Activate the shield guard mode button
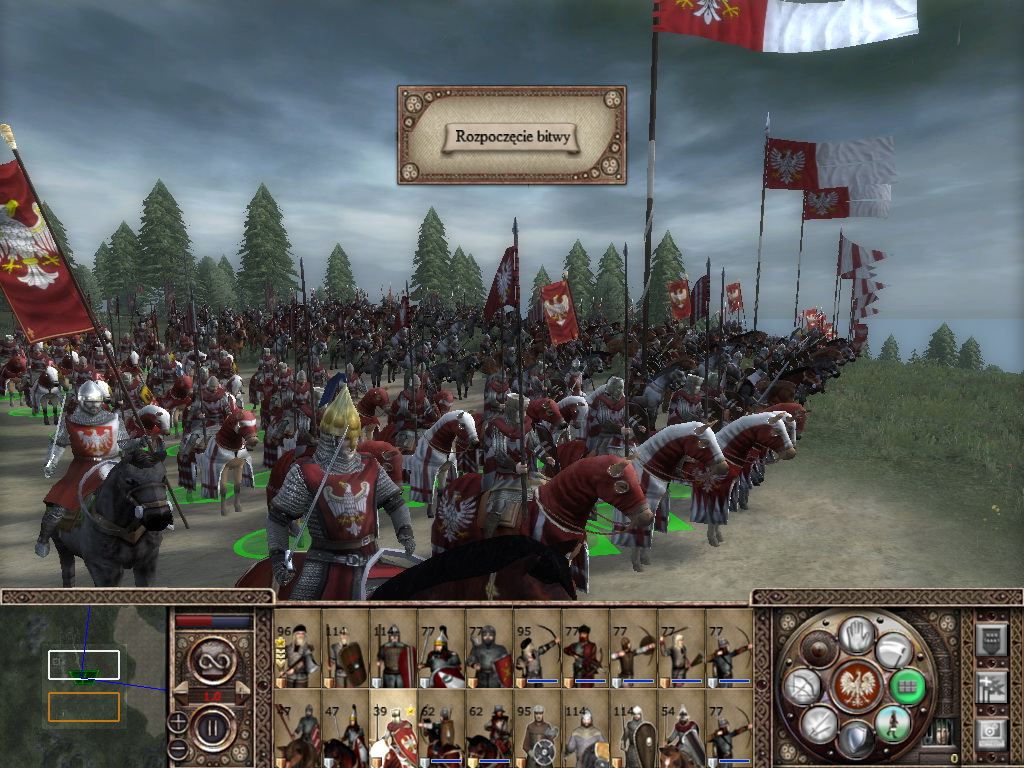The width and height of the screenshot is (1024, 768). coord(855,738)
